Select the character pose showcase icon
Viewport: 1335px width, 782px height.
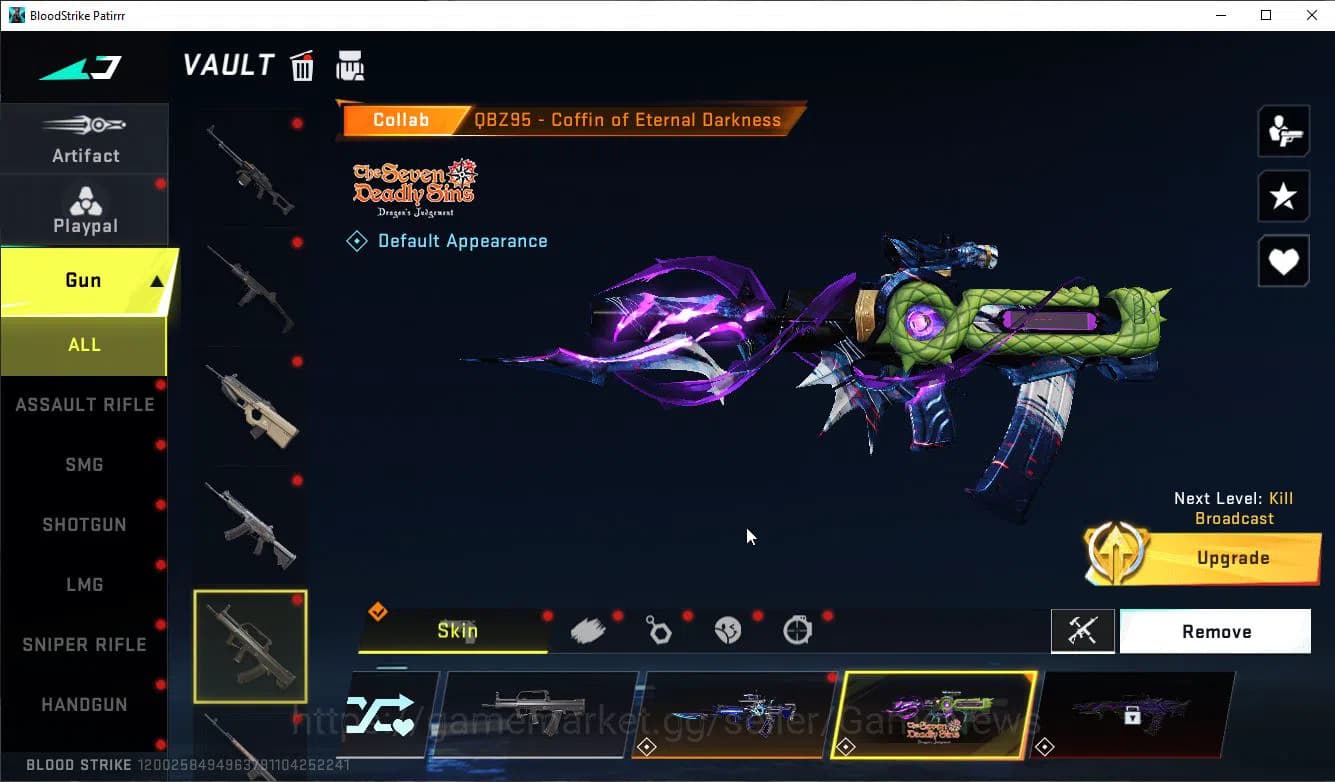1283,131
